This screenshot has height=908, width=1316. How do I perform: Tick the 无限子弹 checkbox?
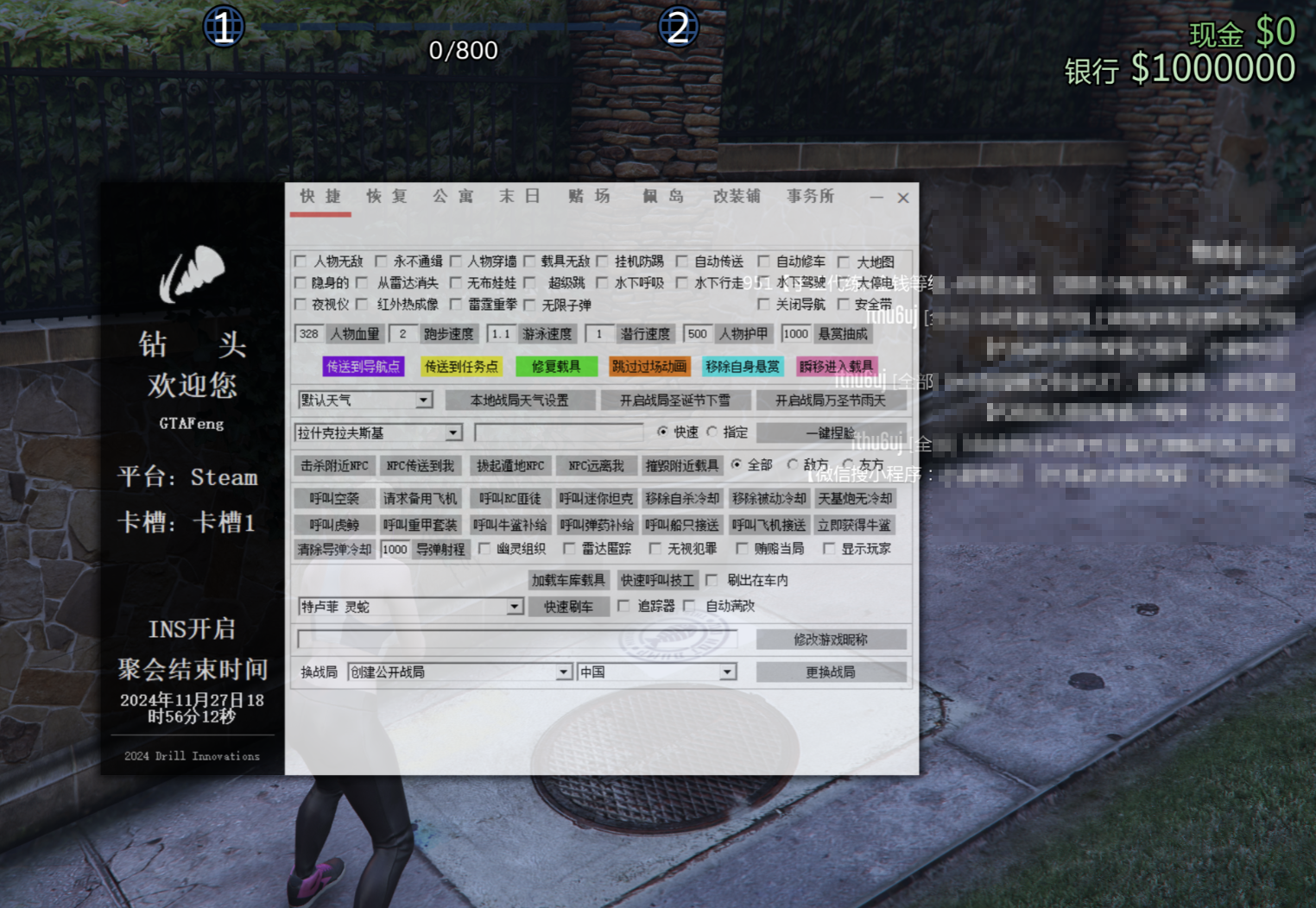tap(530, 305)
